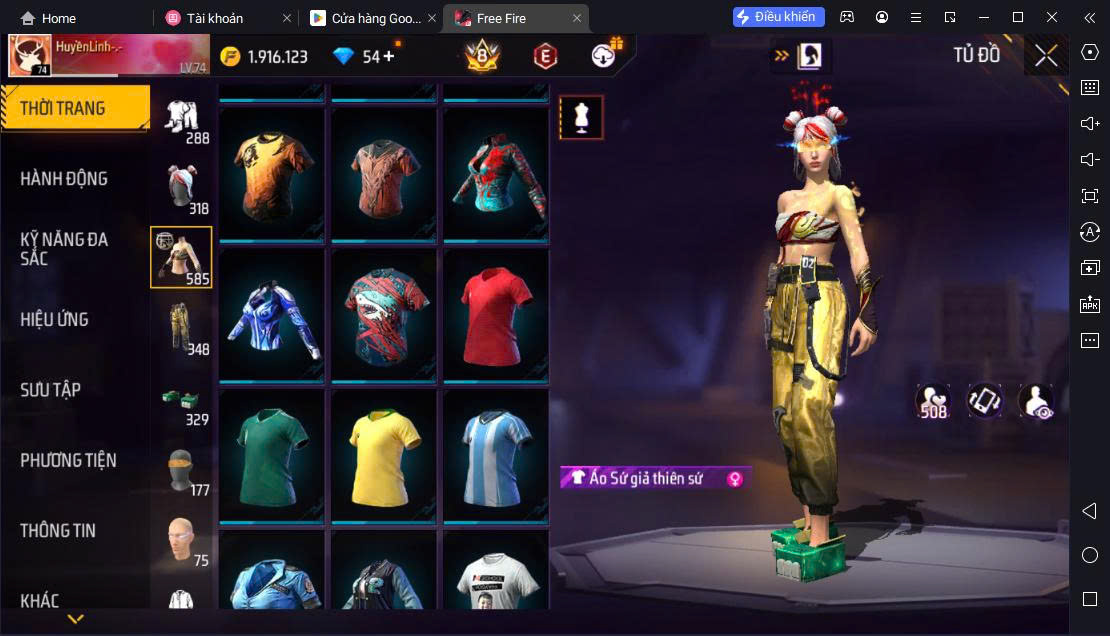Viewport: 1110px width, 636px height.
Task: Equip the plain red t-shirt
Action: [x=496, y=314]
